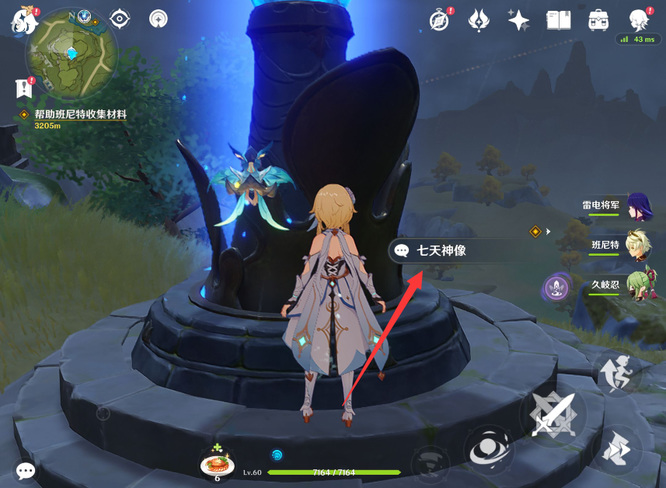Open the four-point star wish icon
The image size is (666, 488).
tap(518, 20)
